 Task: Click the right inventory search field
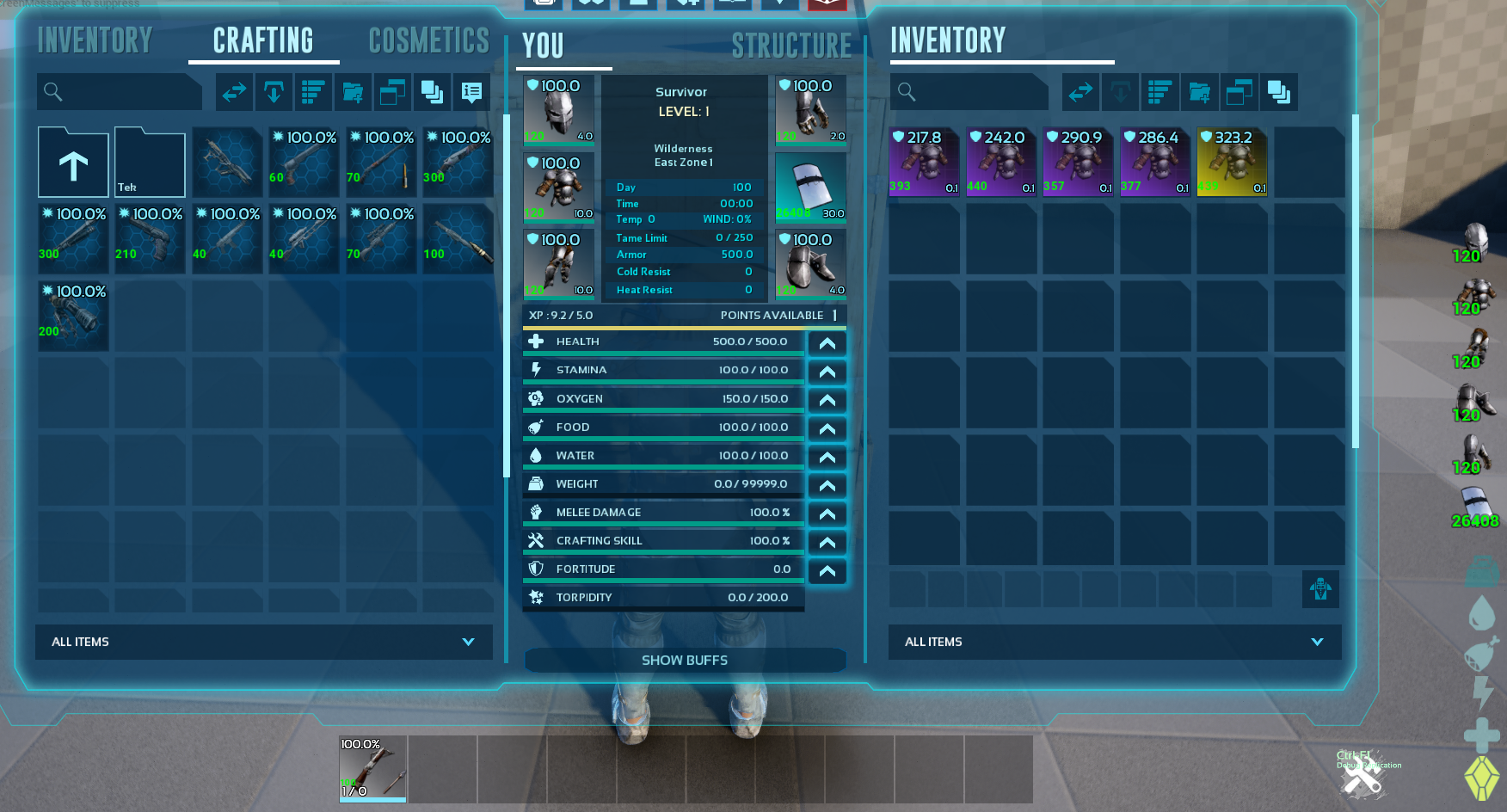pos(970,92)
